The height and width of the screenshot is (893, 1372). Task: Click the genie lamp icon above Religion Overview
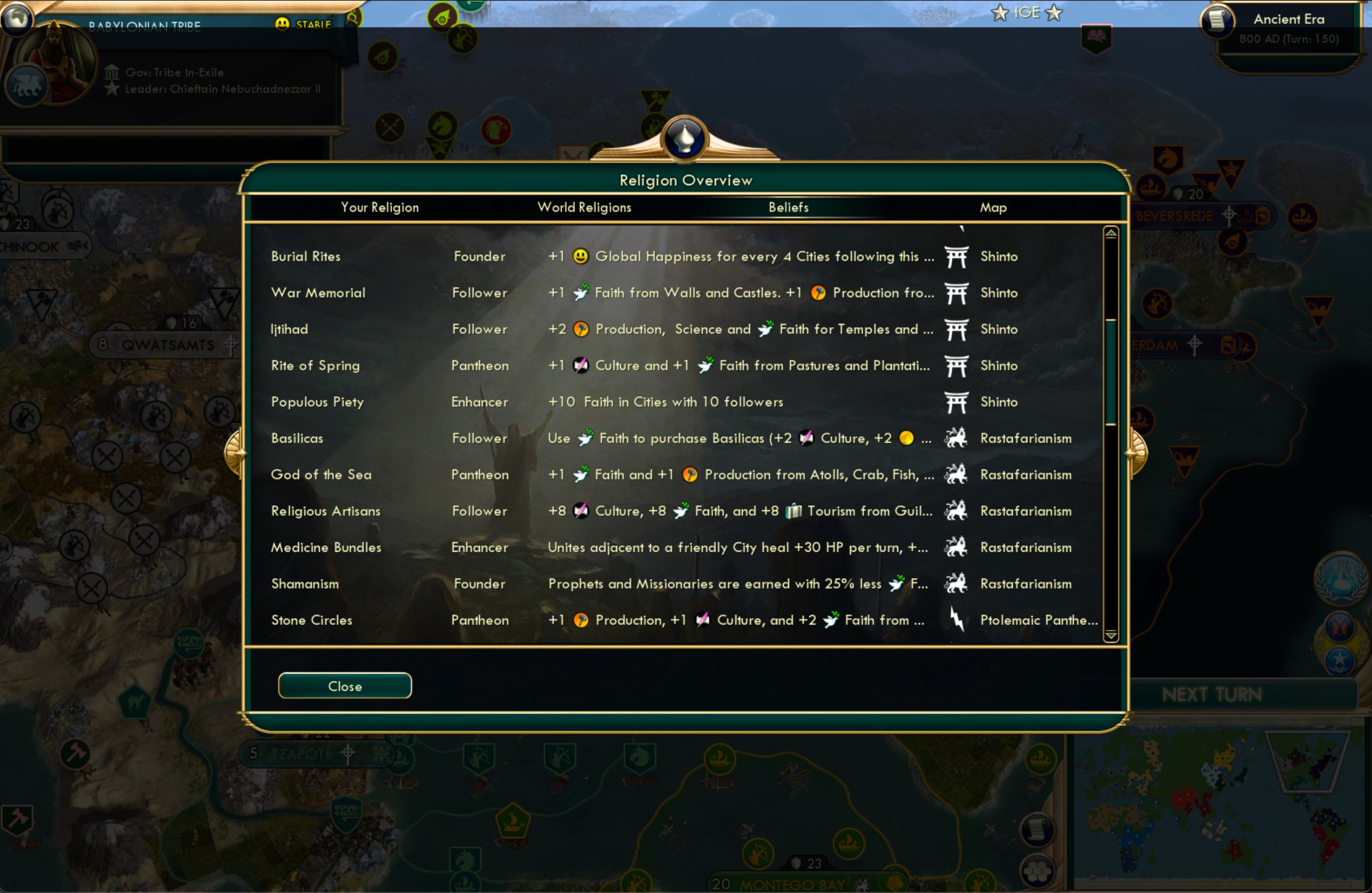pyautogui.click(x=685, y=138)
